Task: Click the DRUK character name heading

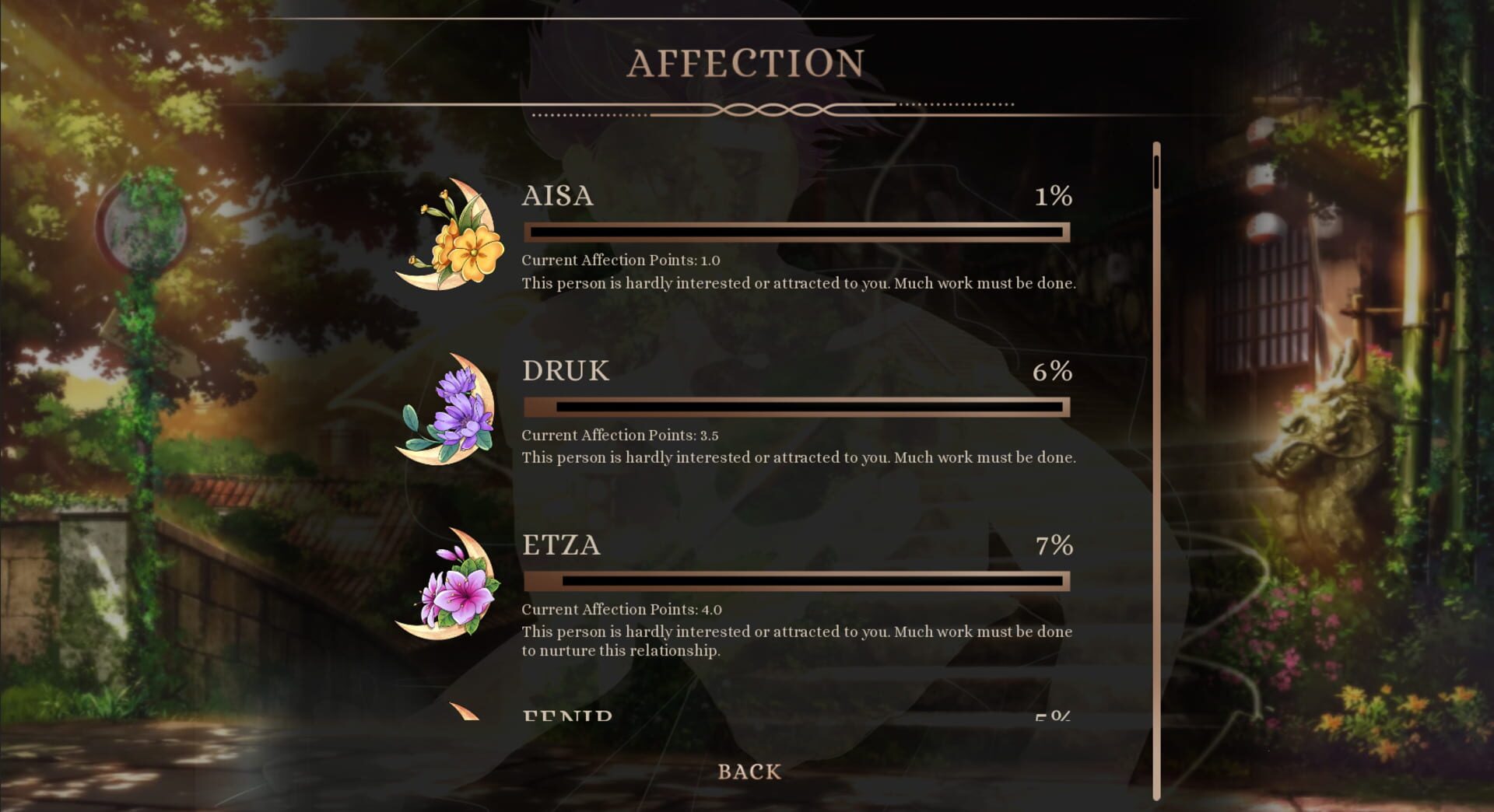Action: coord(564,371)
